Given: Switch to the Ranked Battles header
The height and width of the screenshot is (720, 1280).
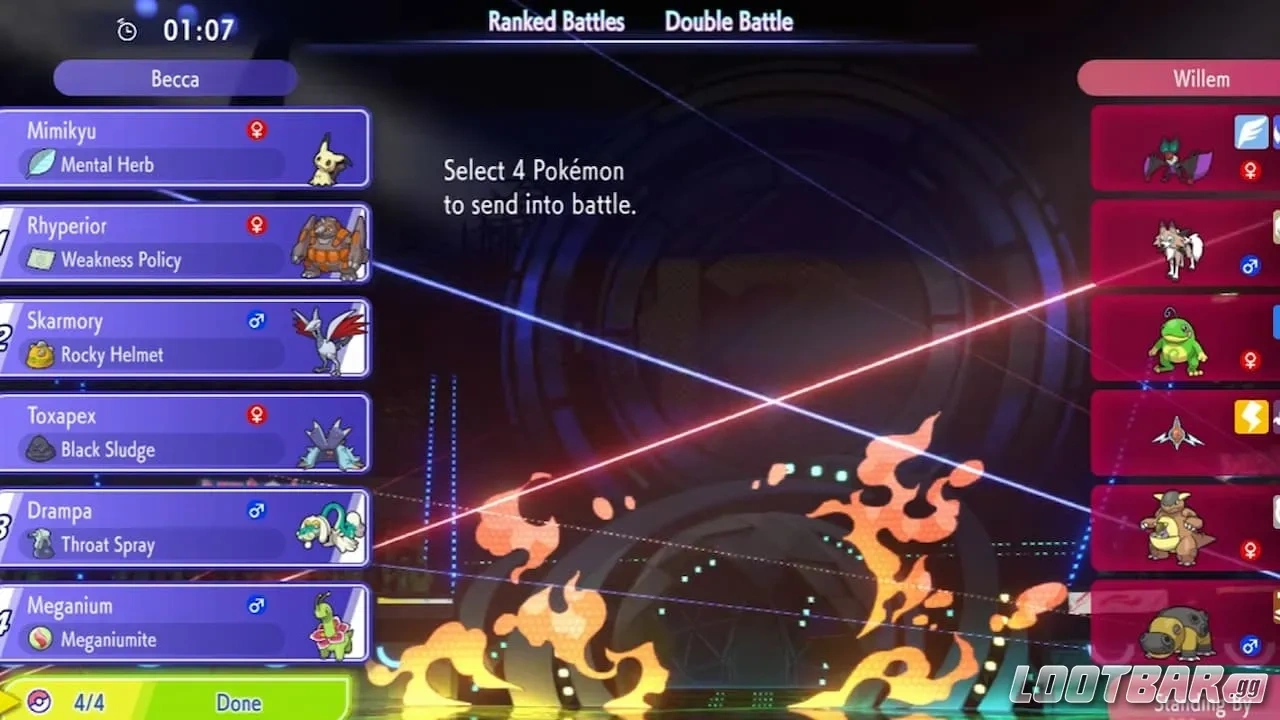Looking at the screenshot, I should [x=556, y=22].
